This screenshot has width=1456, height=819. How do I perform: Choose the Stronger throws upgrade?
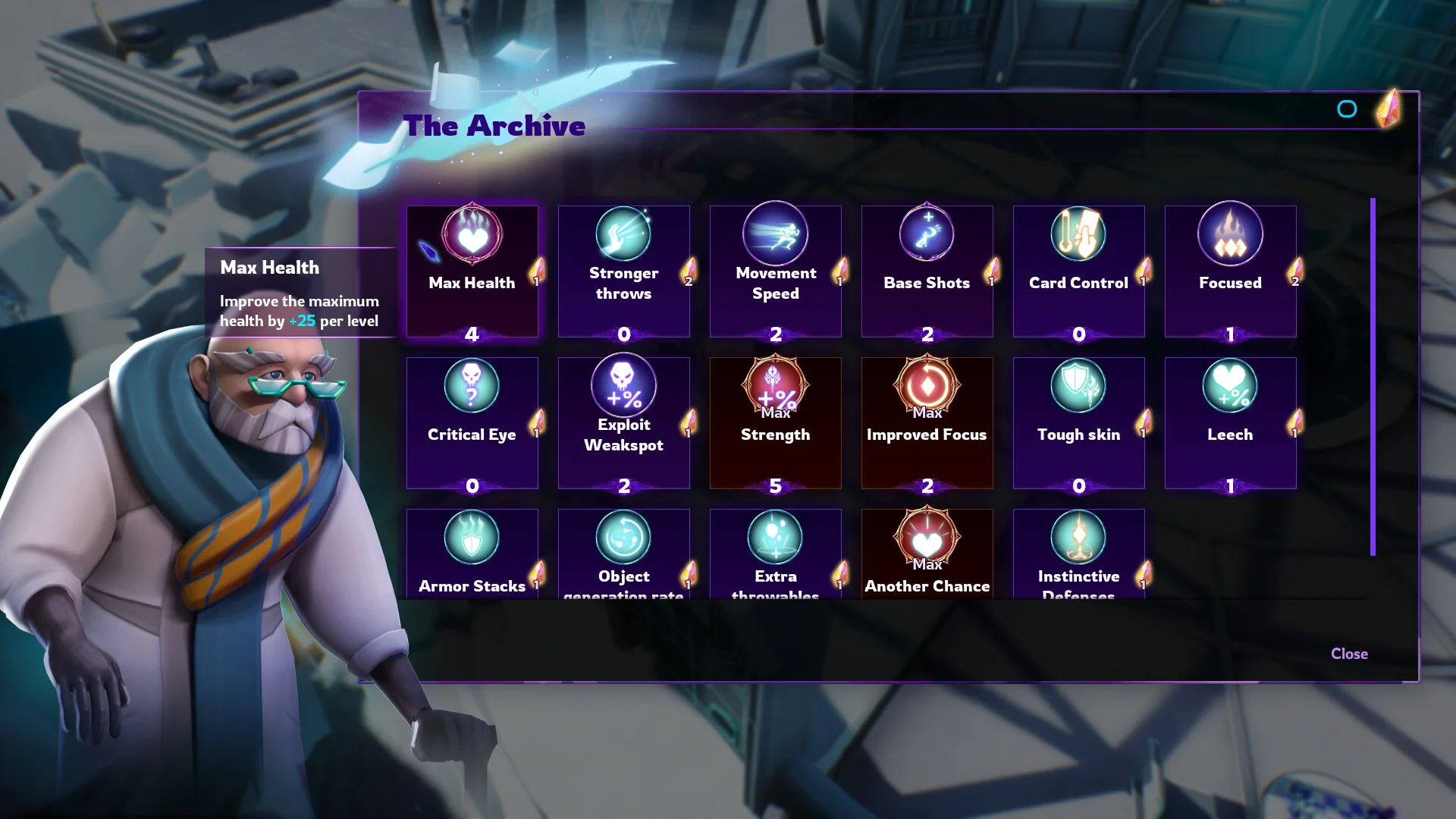623,271
